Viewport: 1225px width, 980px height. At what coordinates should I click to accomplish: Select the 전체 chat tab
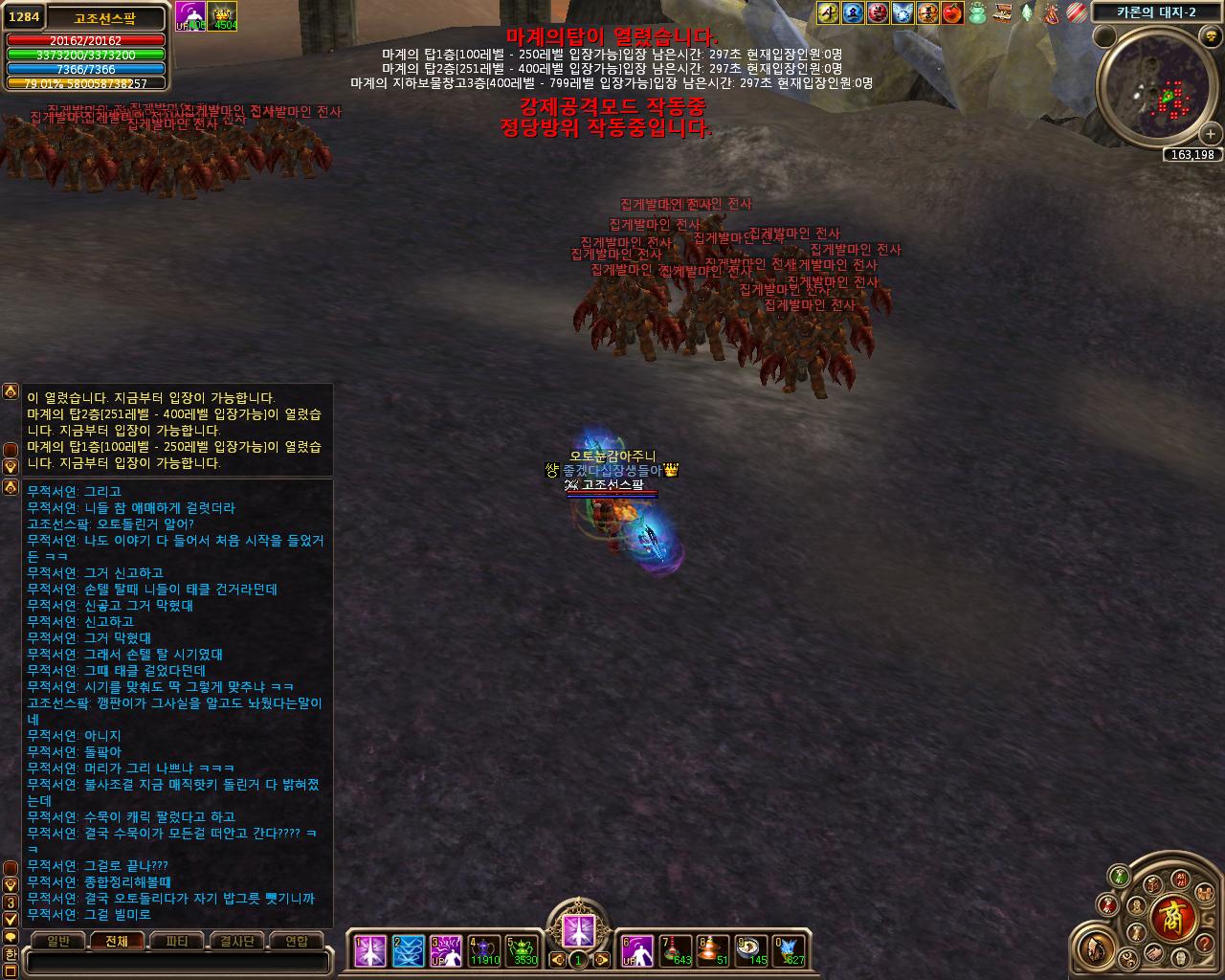pos(117,942)
